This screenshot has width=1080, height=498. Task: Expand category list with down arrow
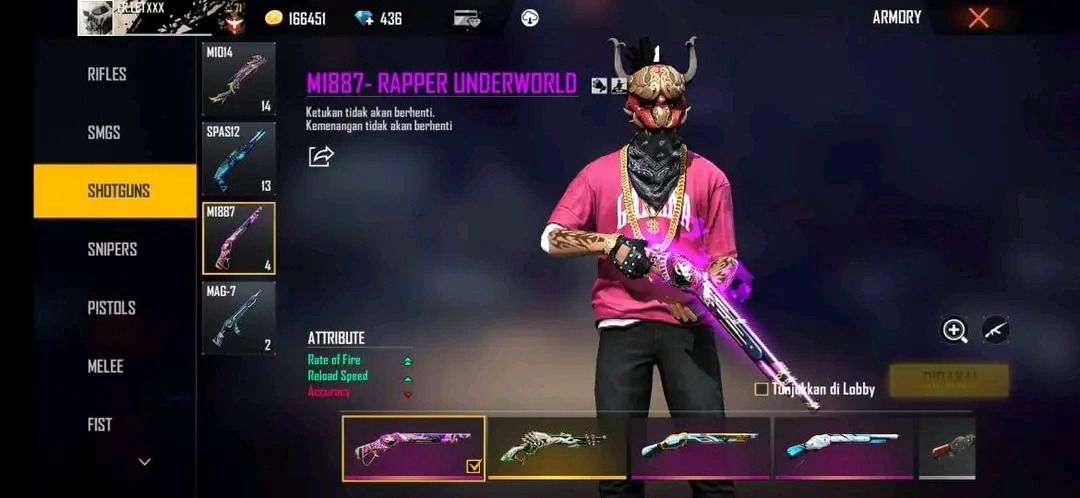[145, 462]
